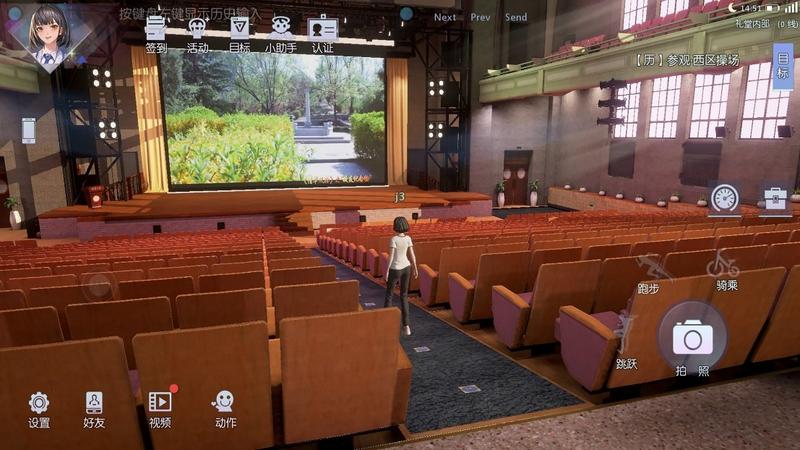Viewport: 800px width, 450px height.
Task: Select the Prev chat button
Action: point(480,17)
